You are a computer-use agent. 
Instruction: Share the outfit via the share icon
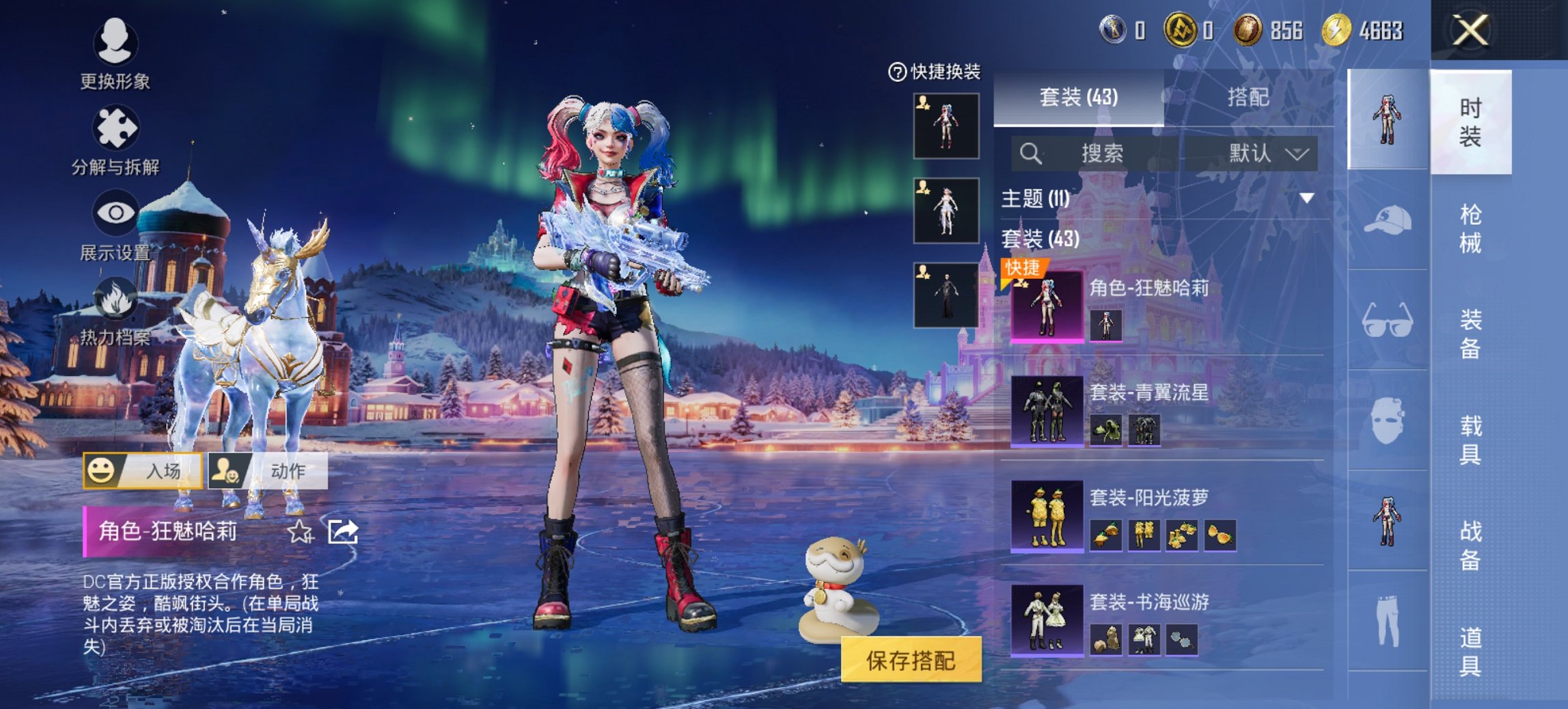coord(342,531)
